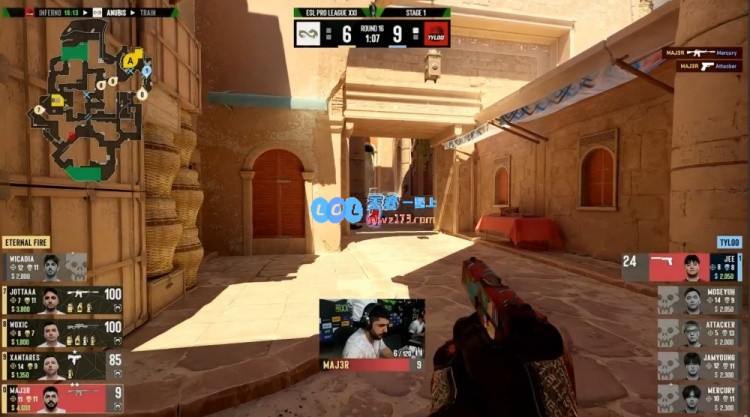
Task: Click the Eternal Fire infinity logo by the score
Action: point(307,33)
